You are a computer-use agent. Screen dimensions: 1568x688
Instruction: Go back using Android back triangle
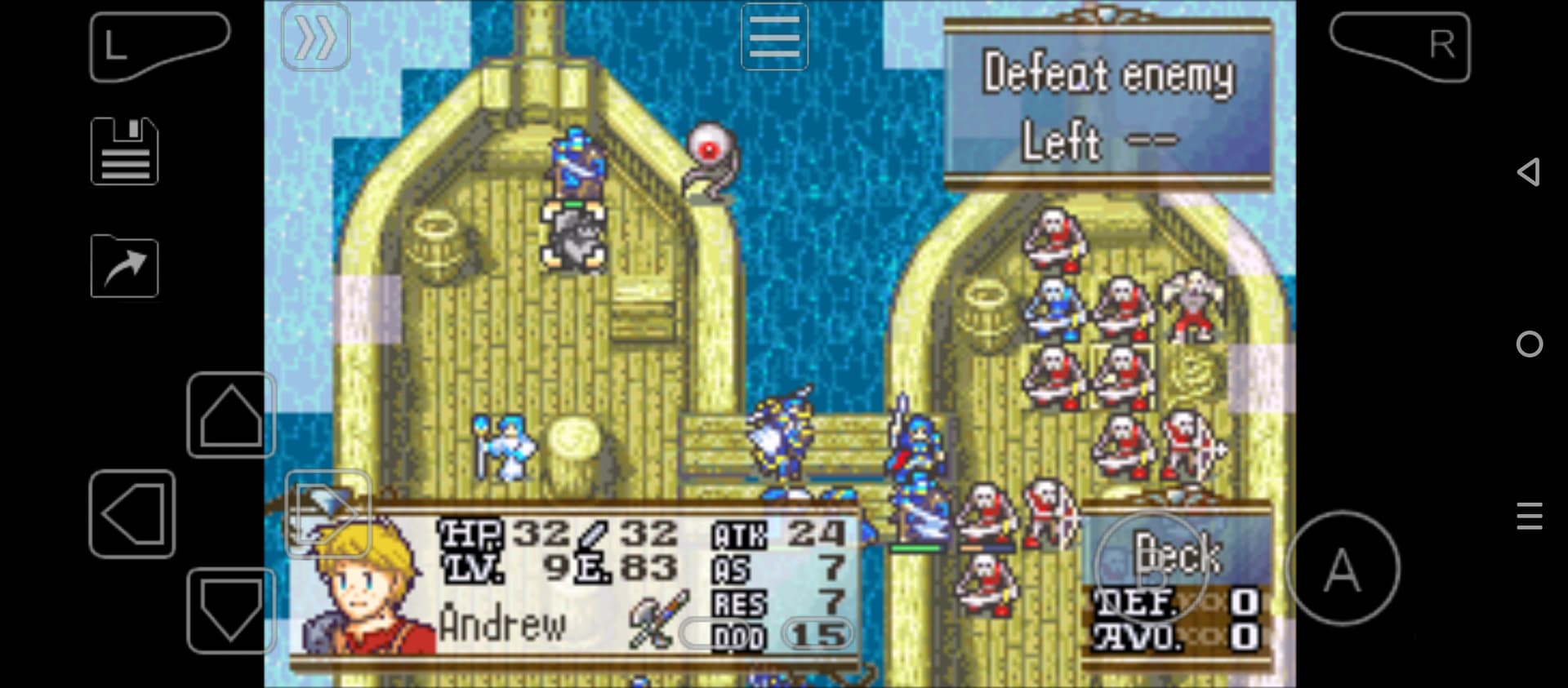point(1529,172)
